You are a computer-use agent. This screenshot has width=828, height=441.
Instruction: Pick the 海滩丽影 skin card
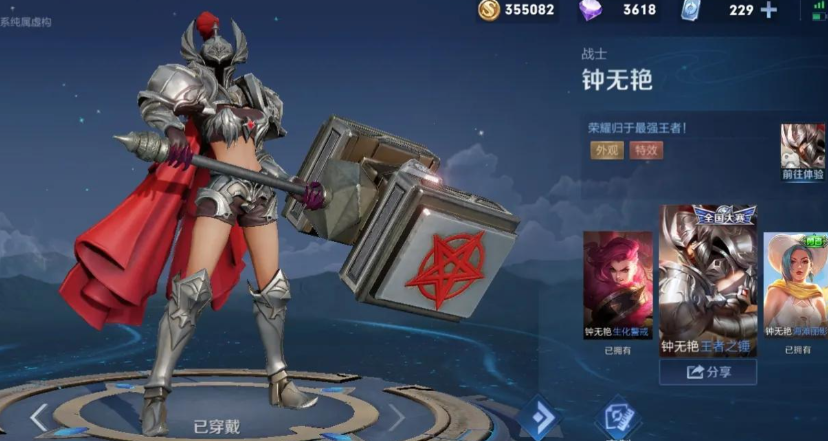(797, 286)
